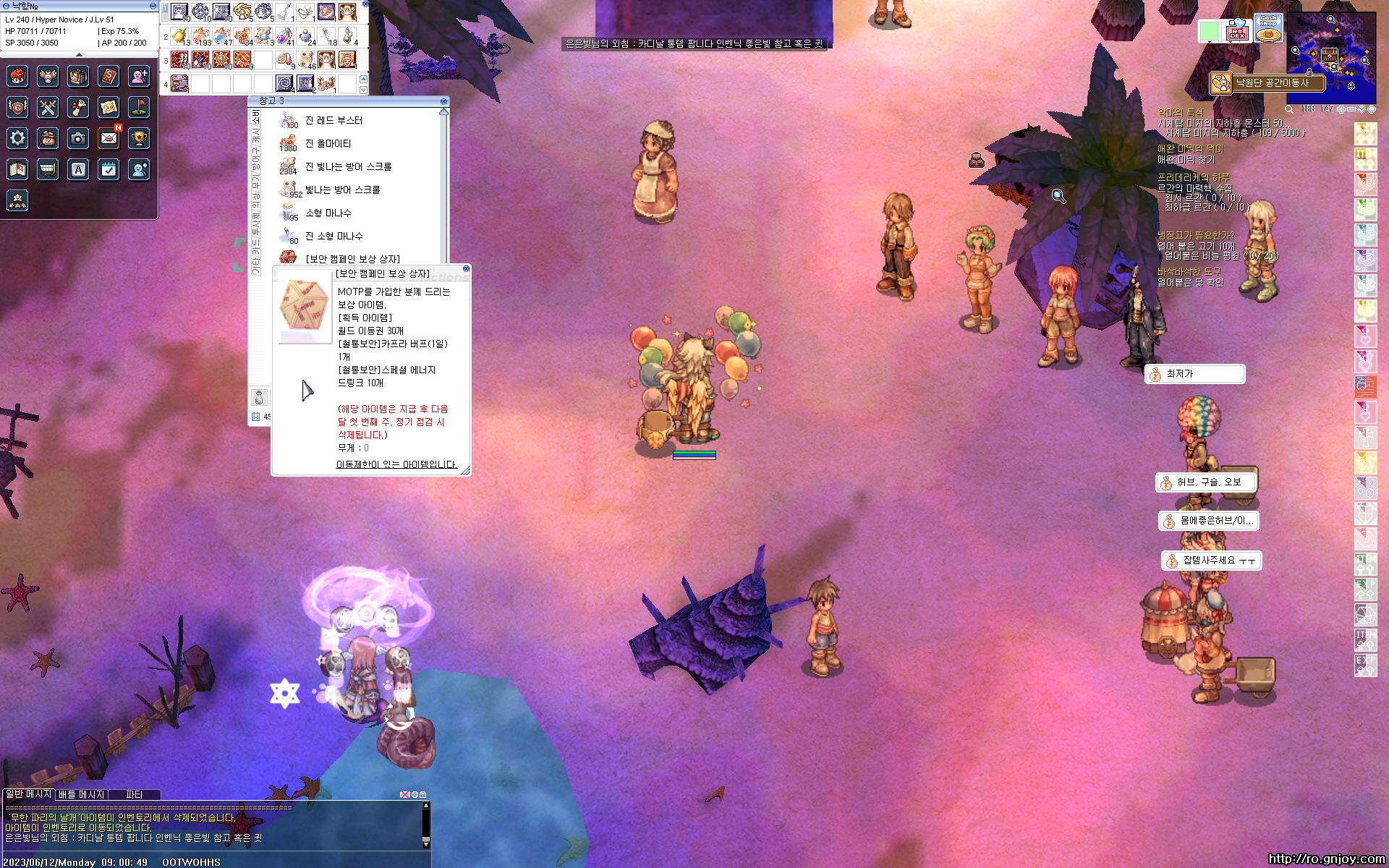Collapse the character info panel arrow
This screenshot has height=868, width=1389.
tap(79, 54)
